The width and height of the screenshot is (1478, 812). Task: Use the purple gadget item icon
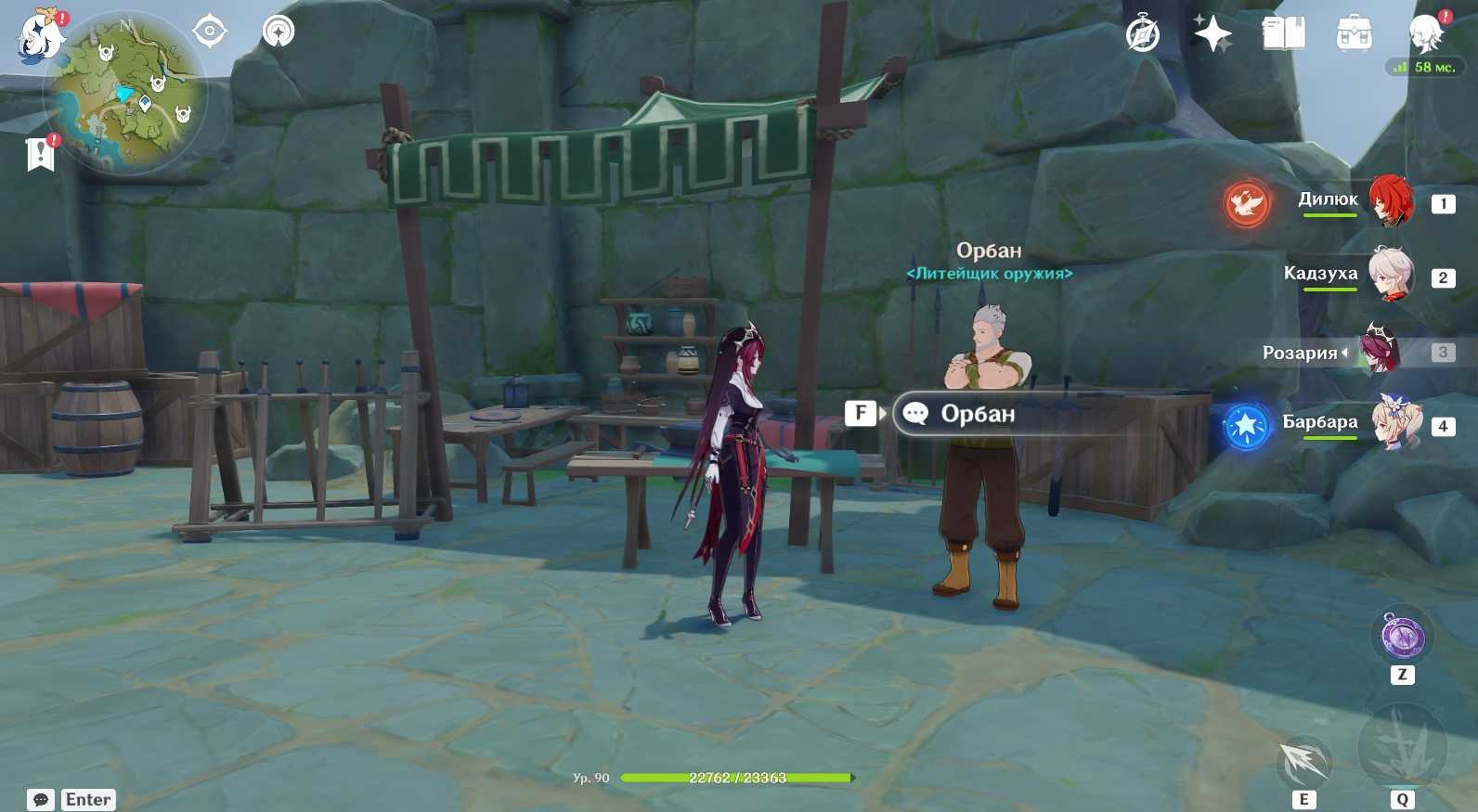point(1402,638)
